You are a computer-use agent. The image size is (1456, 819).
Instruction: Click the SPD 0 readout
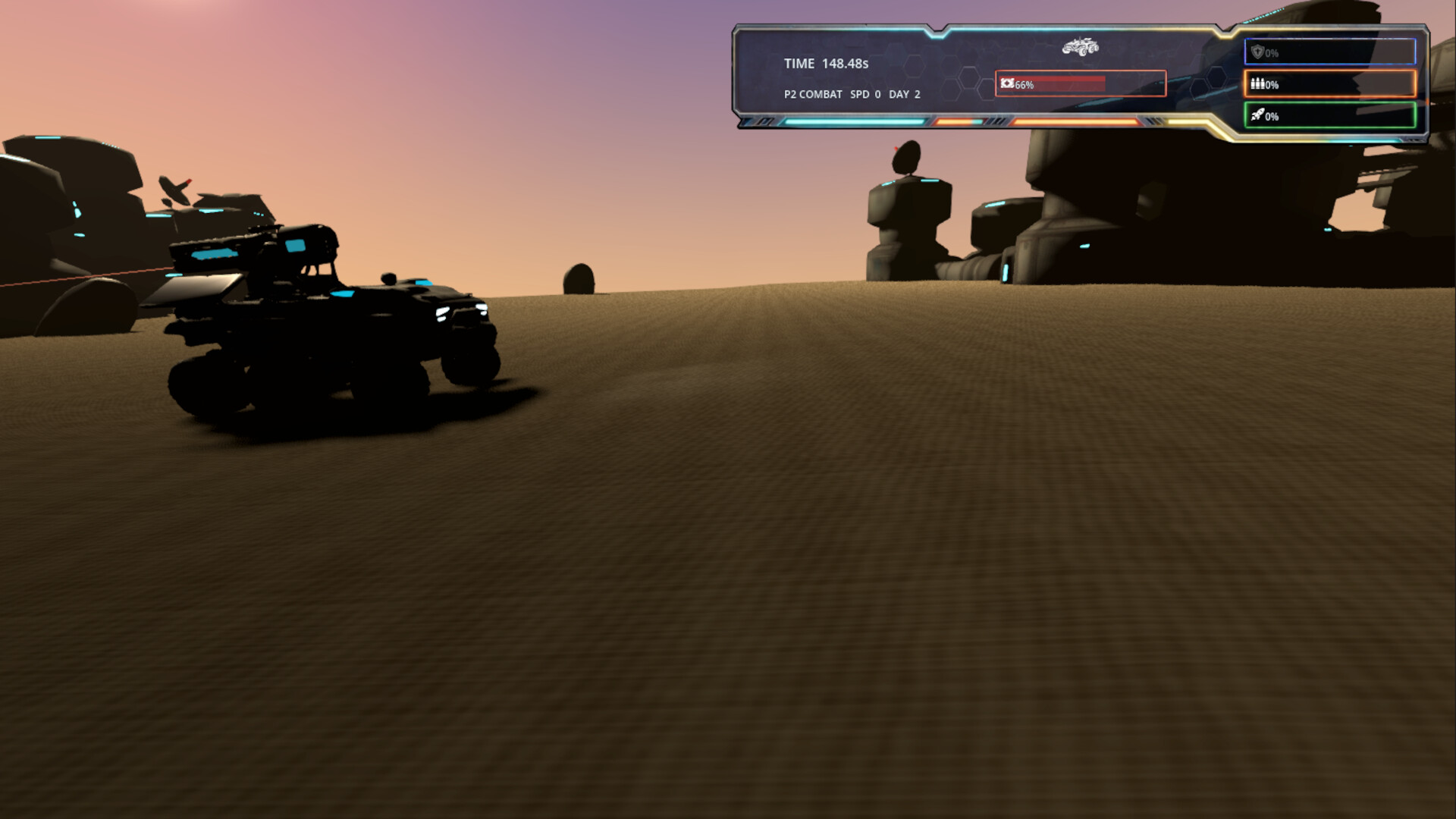pyautogui.click(x=864, y=94)
